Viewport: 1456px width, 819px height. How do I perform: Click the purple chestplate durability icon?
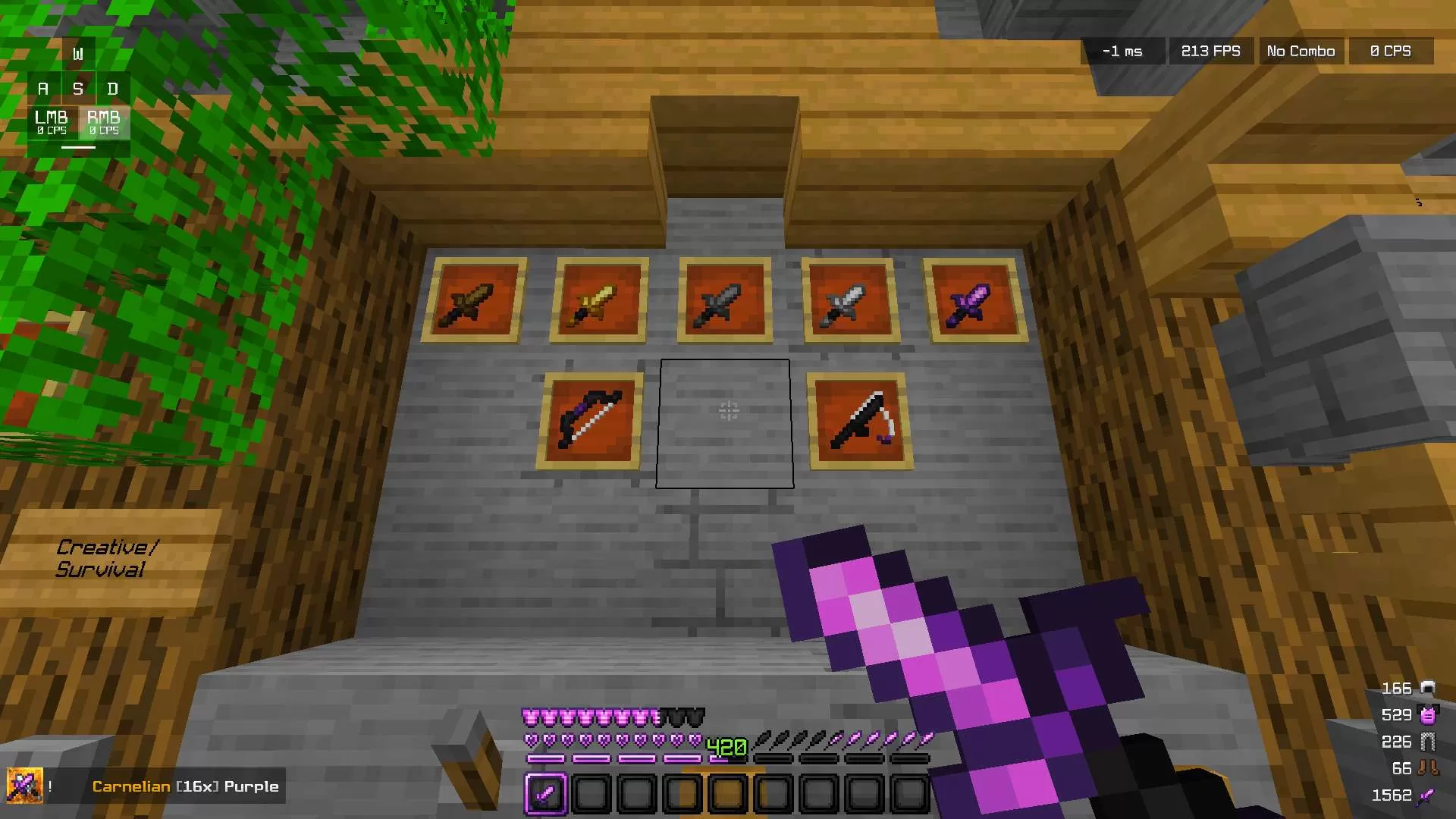coord(1426,714)
